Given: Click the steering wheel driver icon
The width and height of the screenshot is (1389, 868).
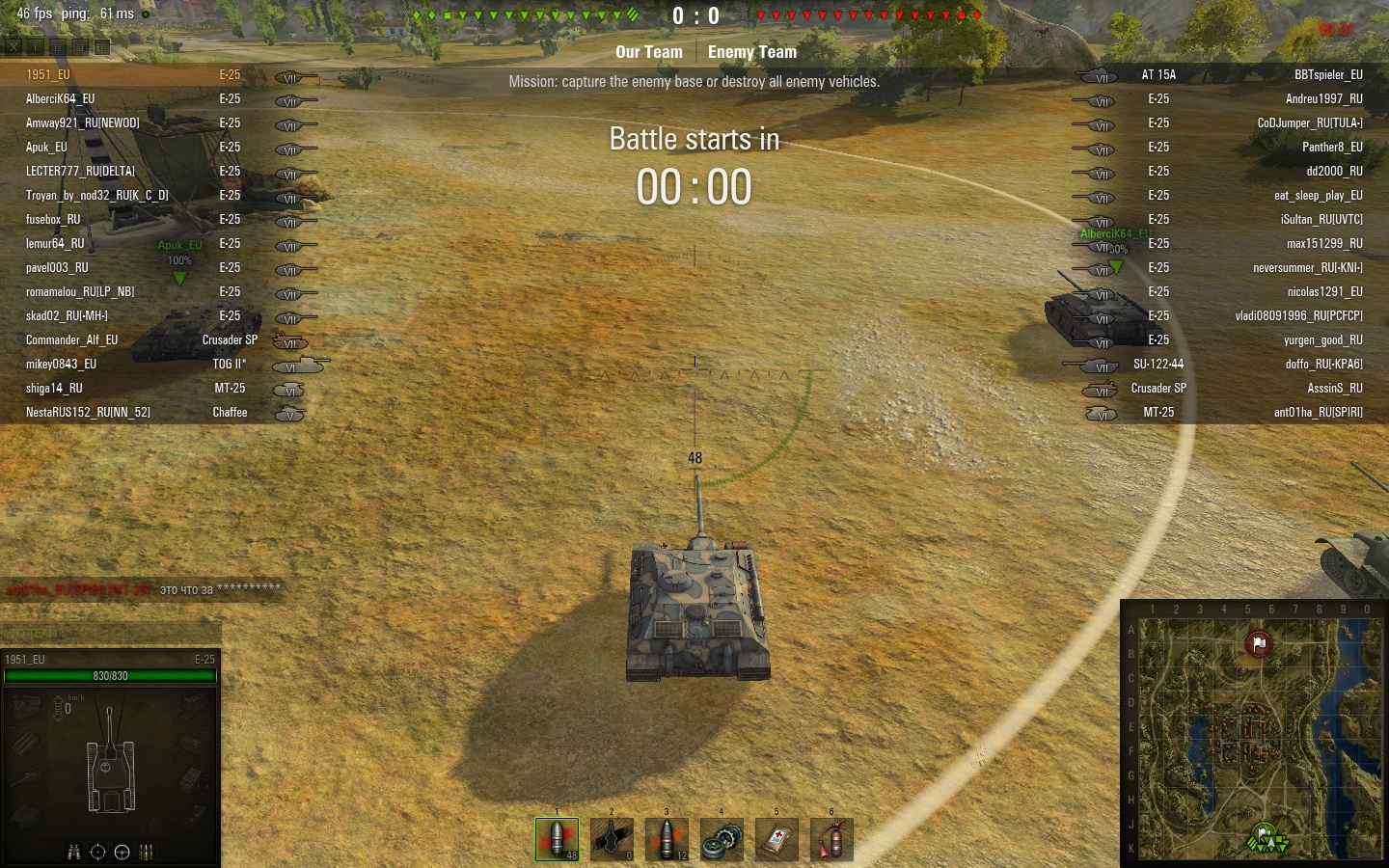Looking at the screenshot, I should (122, 852).
